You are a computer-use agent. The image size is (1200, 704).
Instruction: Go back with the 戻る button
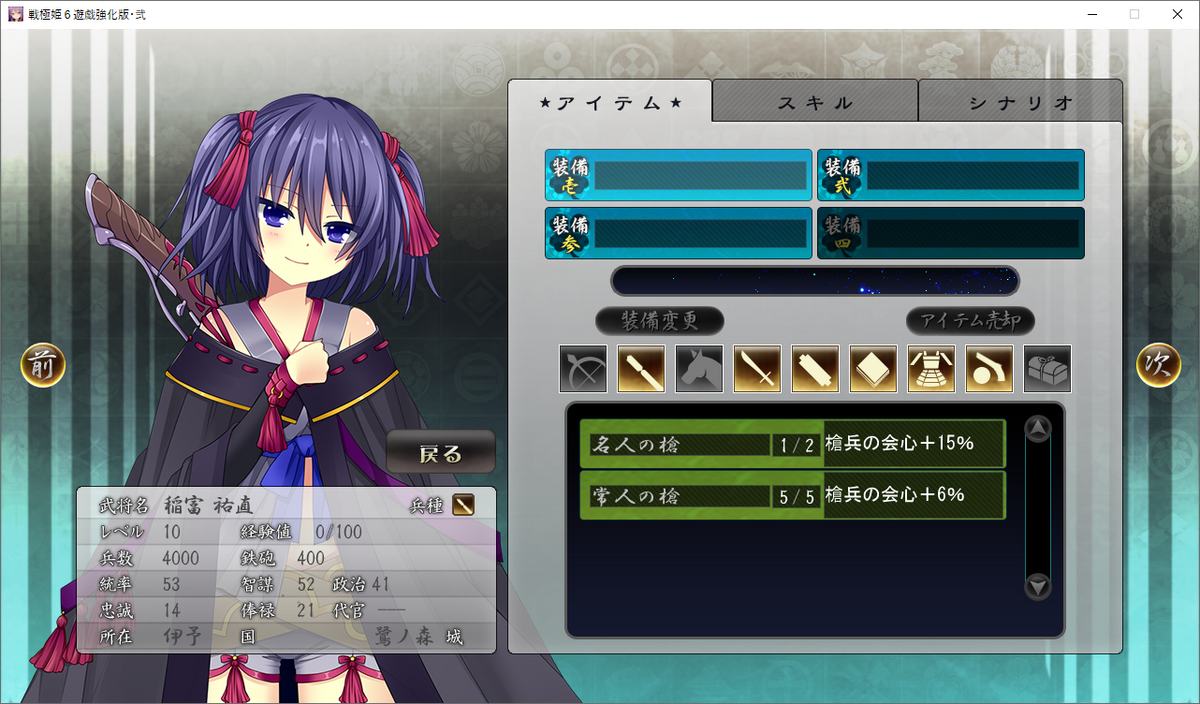(x=441, y=453)
